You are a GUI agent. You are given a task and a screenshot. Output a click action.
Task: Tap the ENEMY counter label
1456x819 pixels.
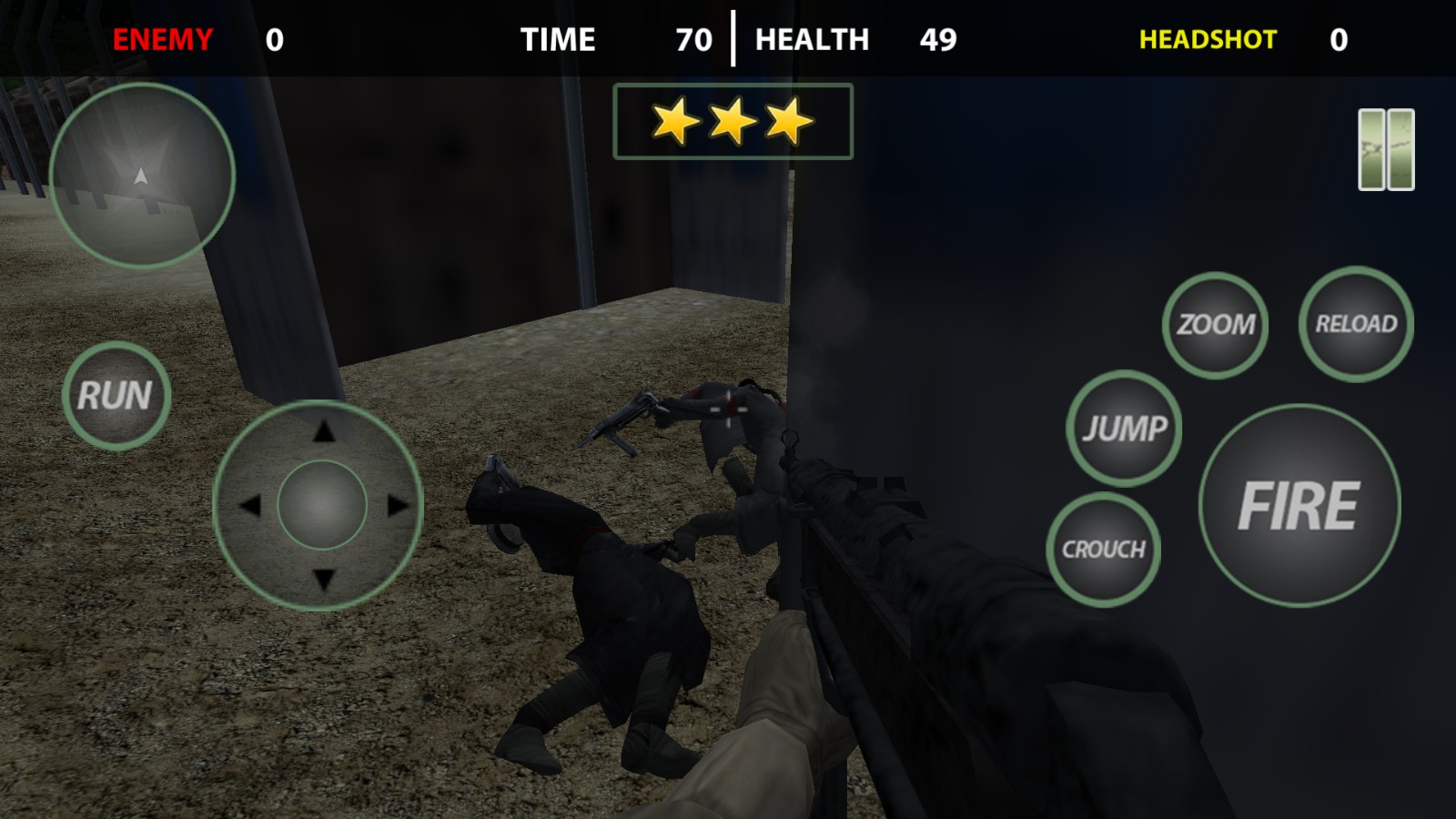[x=160, y=40]
